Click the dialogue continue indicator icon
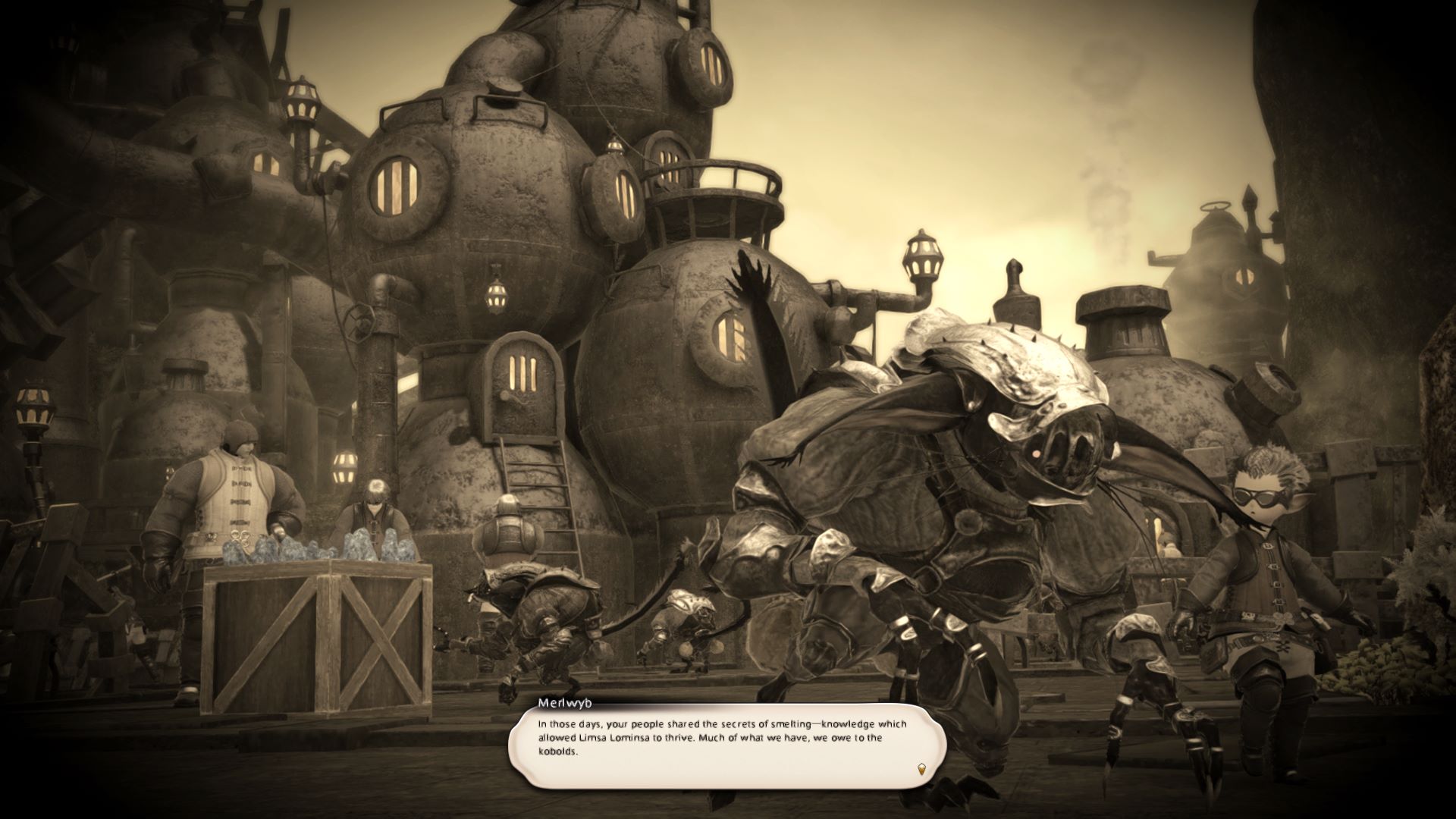The image size is (1456, 819). pos(921,769)
